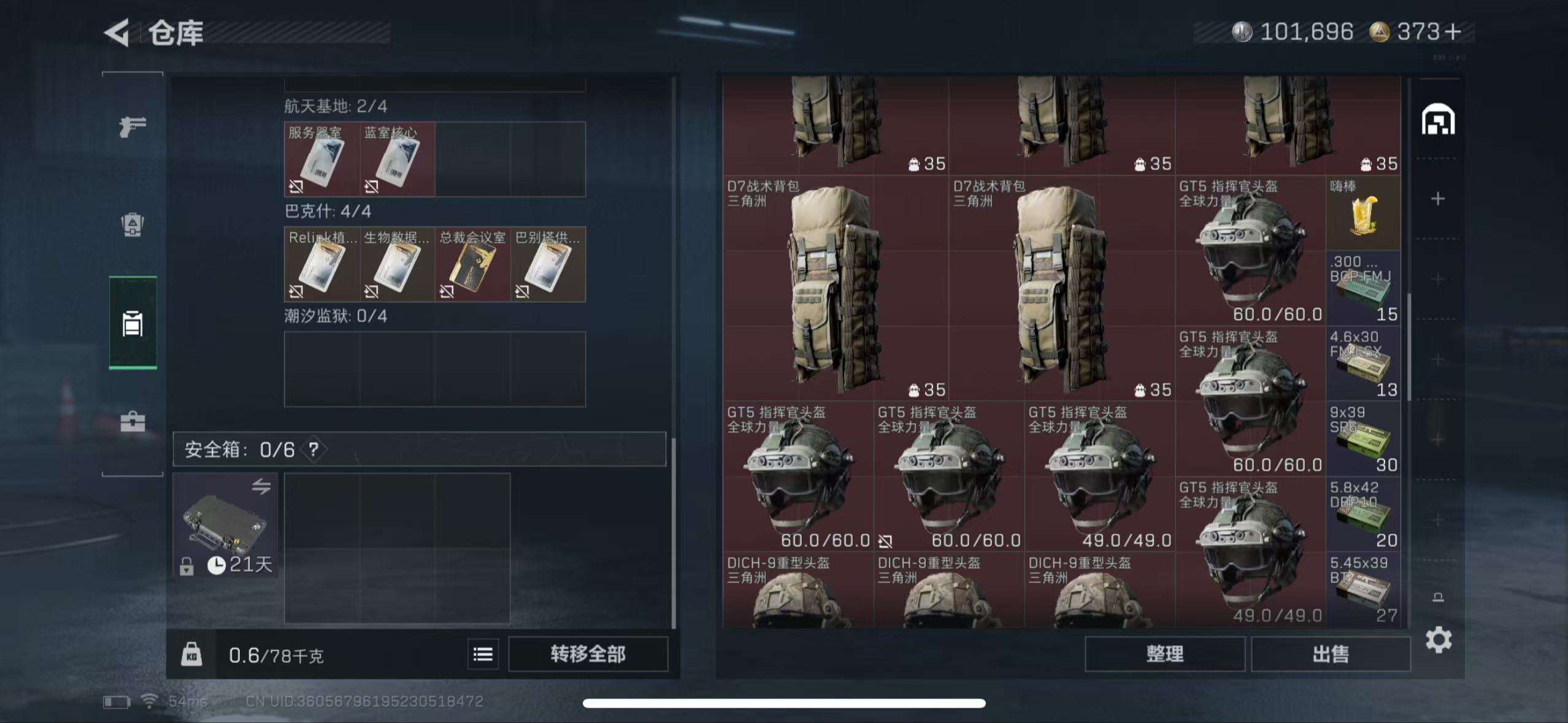Show the 安全箱 question mark help
Image resolution: width=1568 pixels, height=723 pixels.
[313, 449]
